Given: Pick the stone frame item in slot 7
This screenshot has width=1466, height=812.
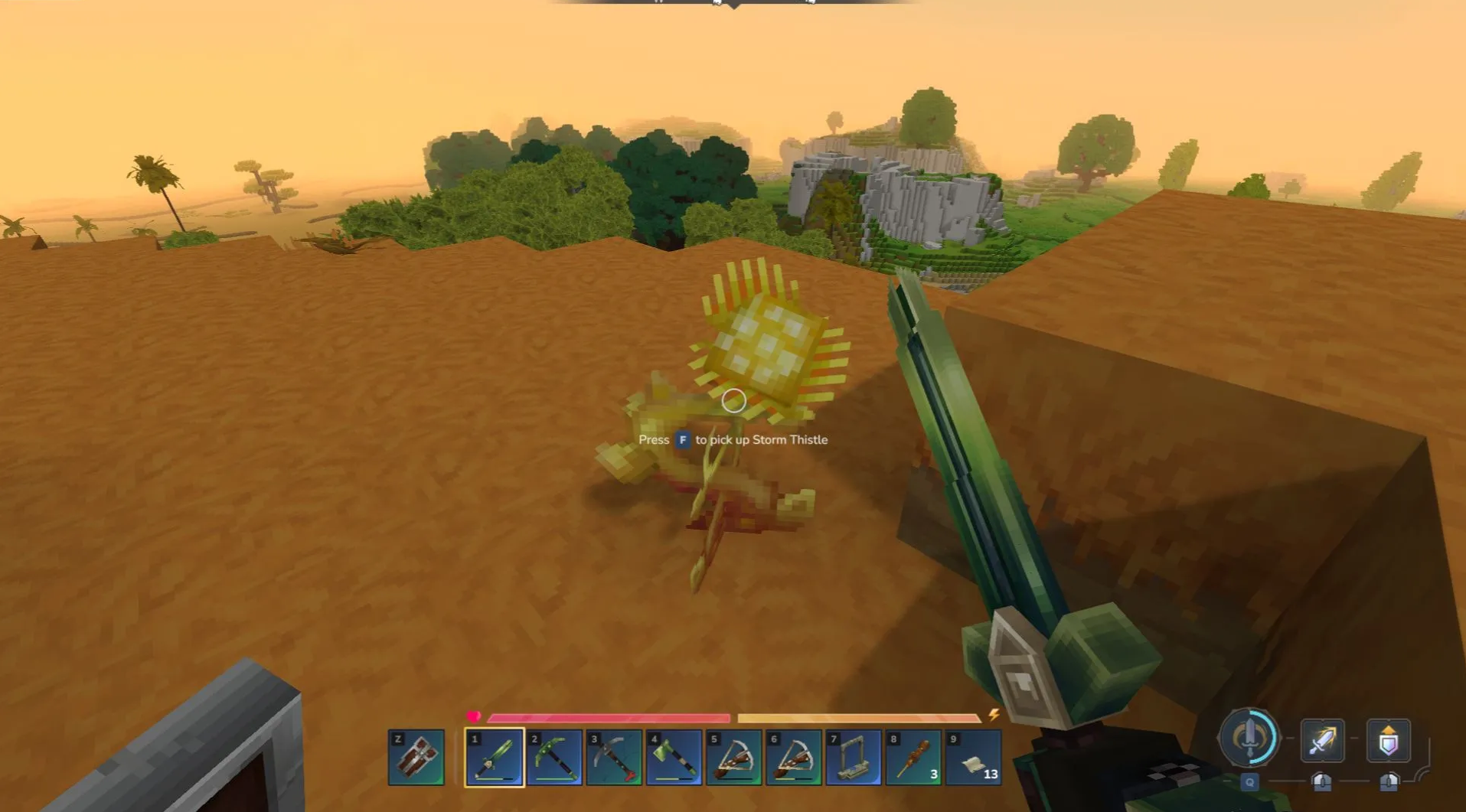Looking at the screenshot, I should pyautogui.click(x=853, y=757).
